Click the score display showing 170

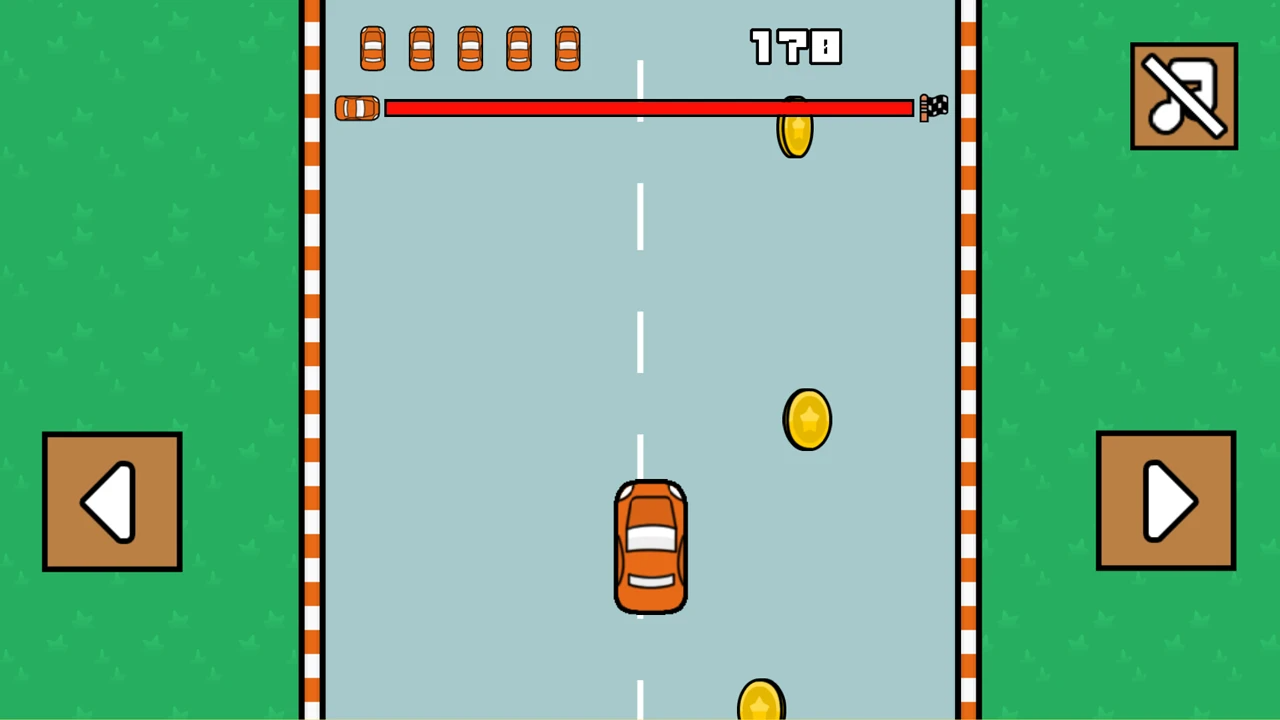[x=796, y=47]
